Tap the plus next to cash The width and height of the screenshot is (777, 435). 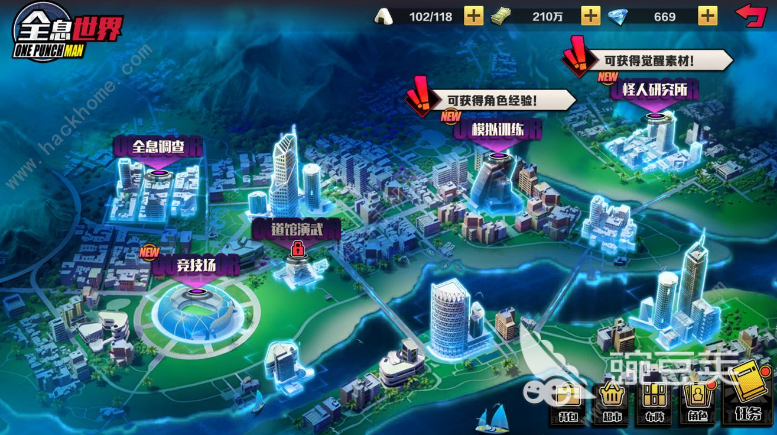pos(591,15)
